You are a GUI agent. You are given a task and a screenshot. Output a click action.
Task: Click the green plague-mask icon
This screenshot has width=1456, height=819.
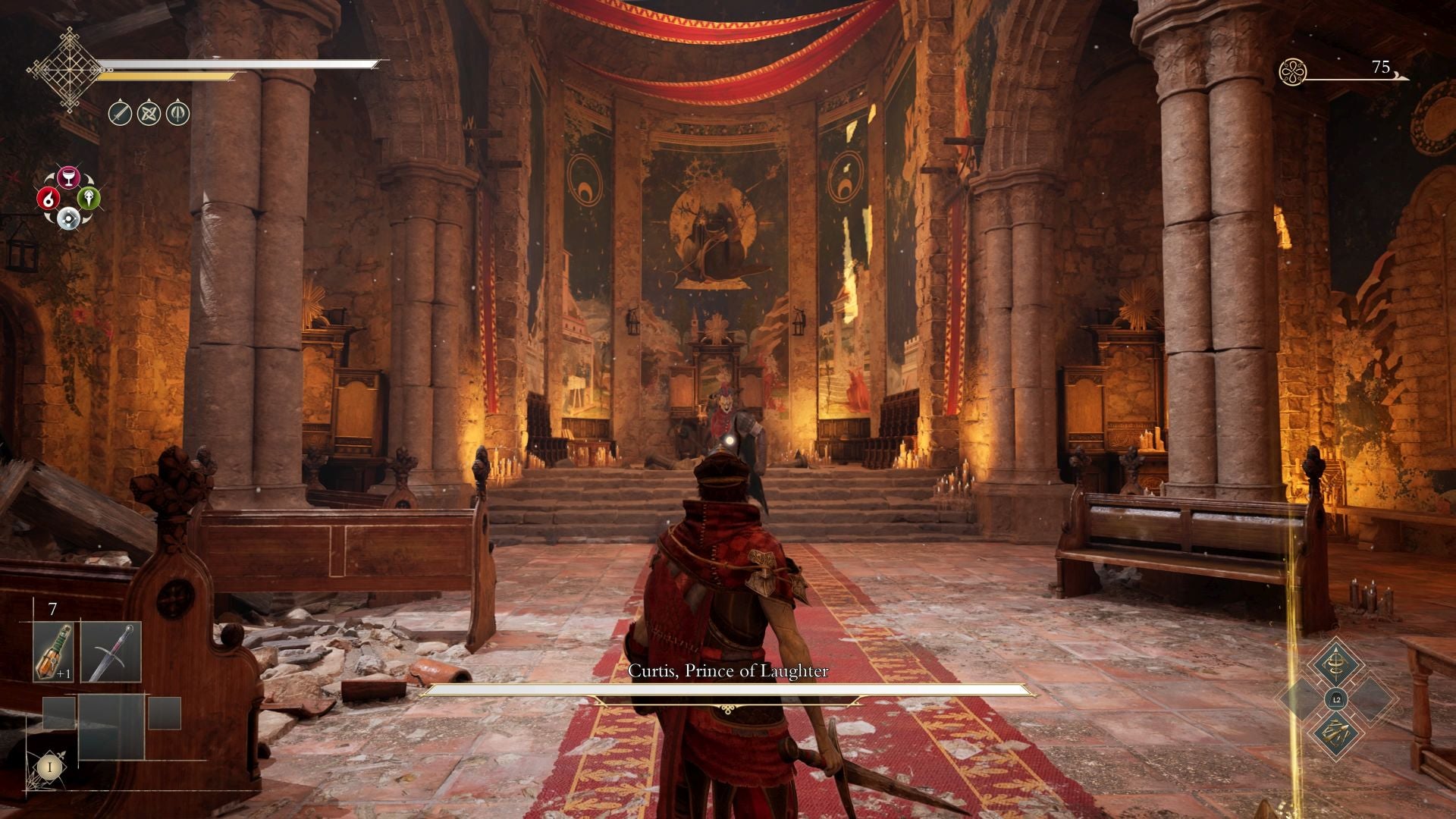[x=89, y=199]
